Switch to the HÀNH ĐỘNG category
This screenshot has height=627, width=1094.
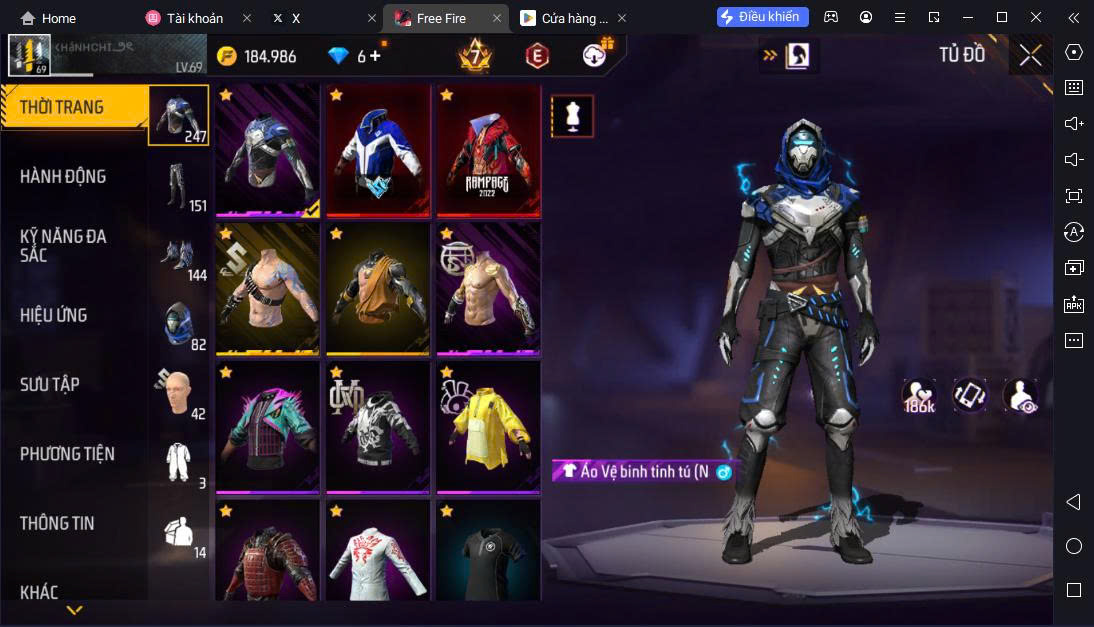pyautogui.click(x=64, y=177)
